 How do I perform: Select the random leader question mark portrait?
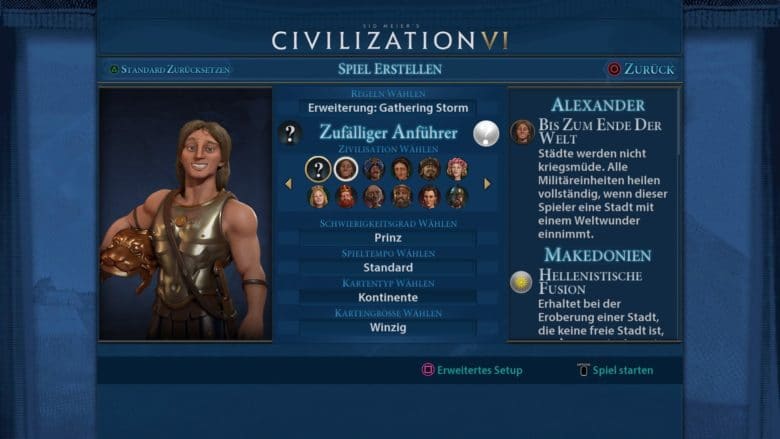click(x=318, y=169)
